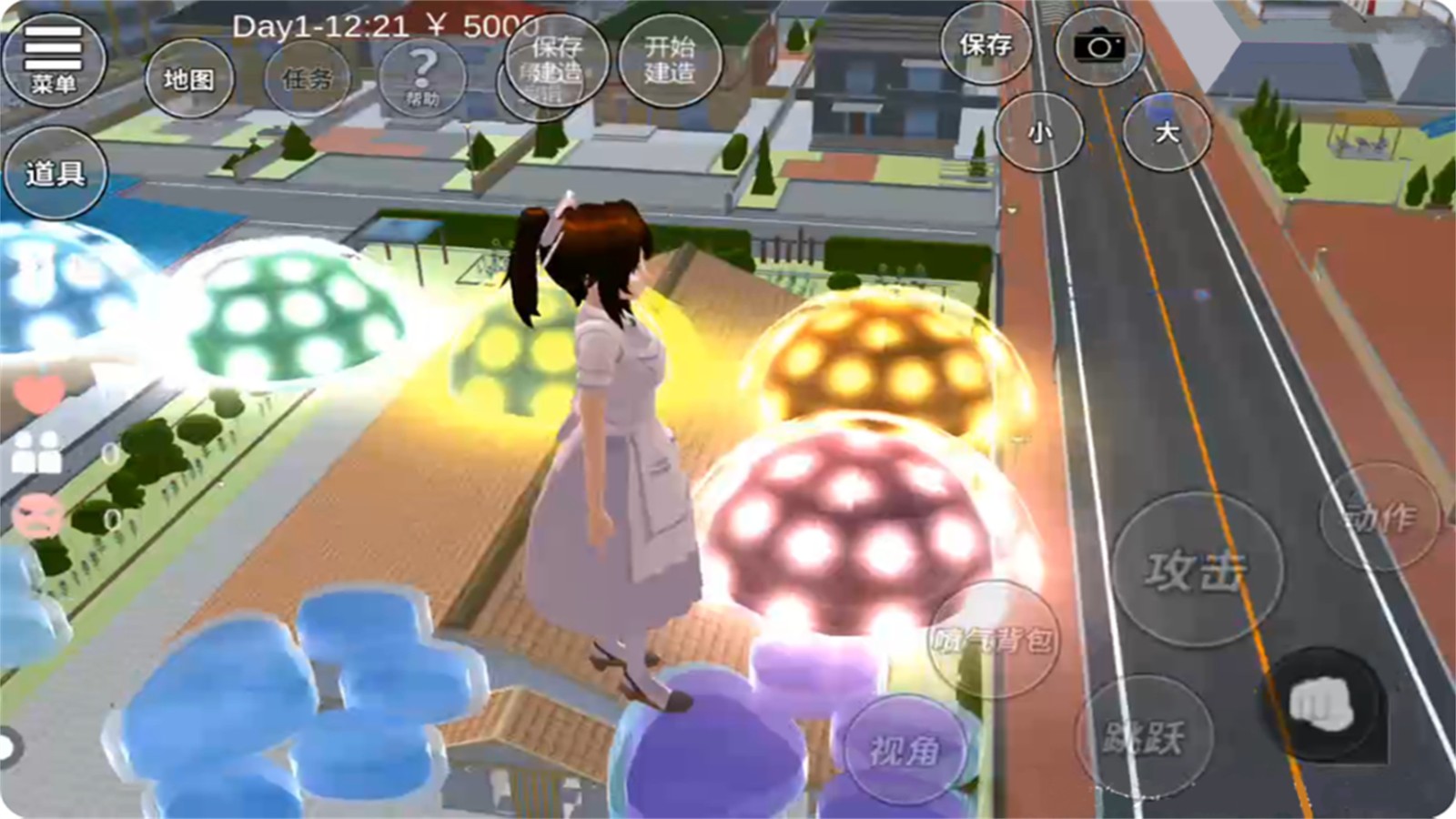Switch camera with the 视角 button
The width and height of the screenshot is (1456, 819).
903,749
